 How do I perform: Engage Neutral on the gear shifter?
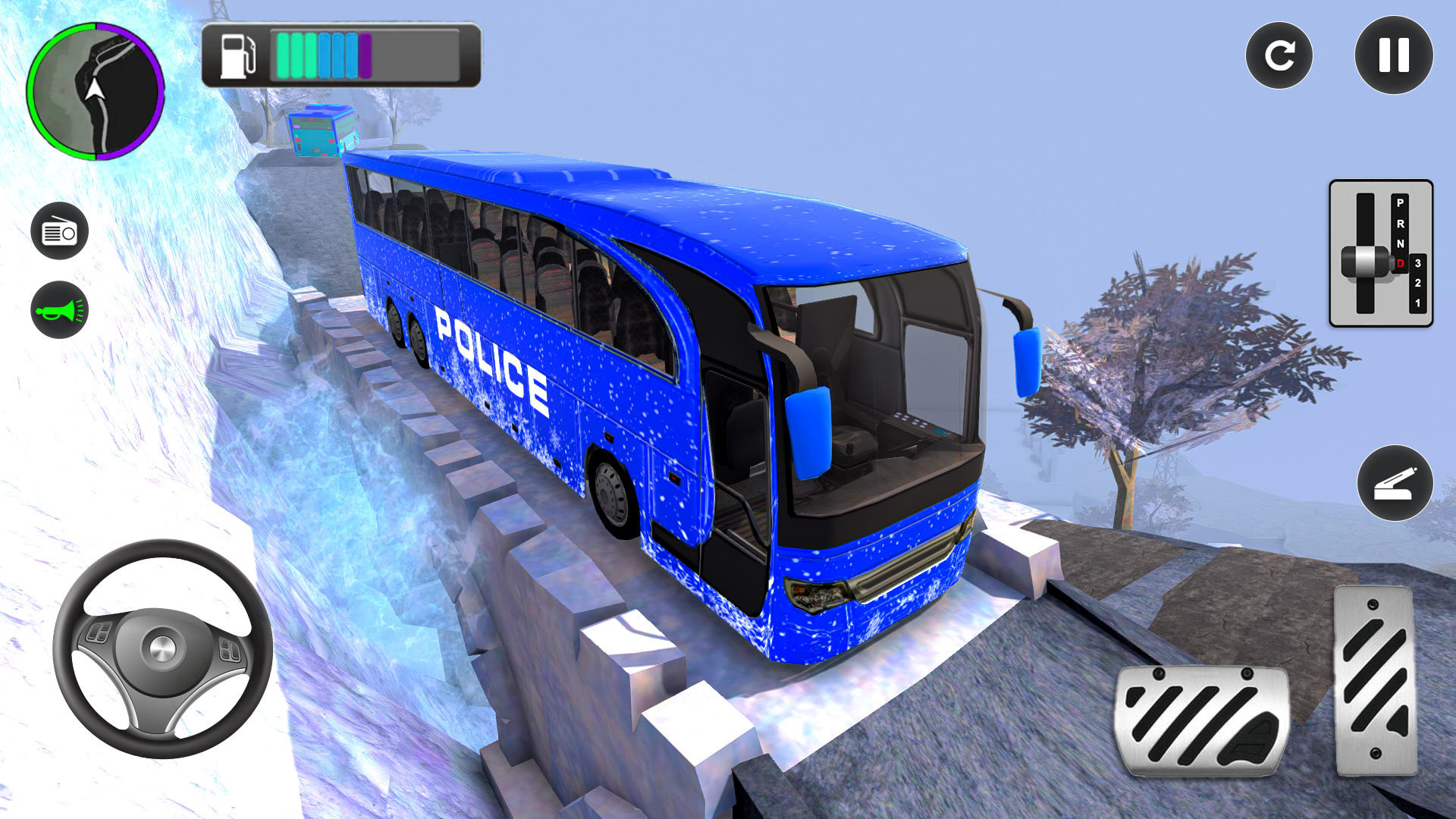pyautogui.click(x=1401, y=243)
